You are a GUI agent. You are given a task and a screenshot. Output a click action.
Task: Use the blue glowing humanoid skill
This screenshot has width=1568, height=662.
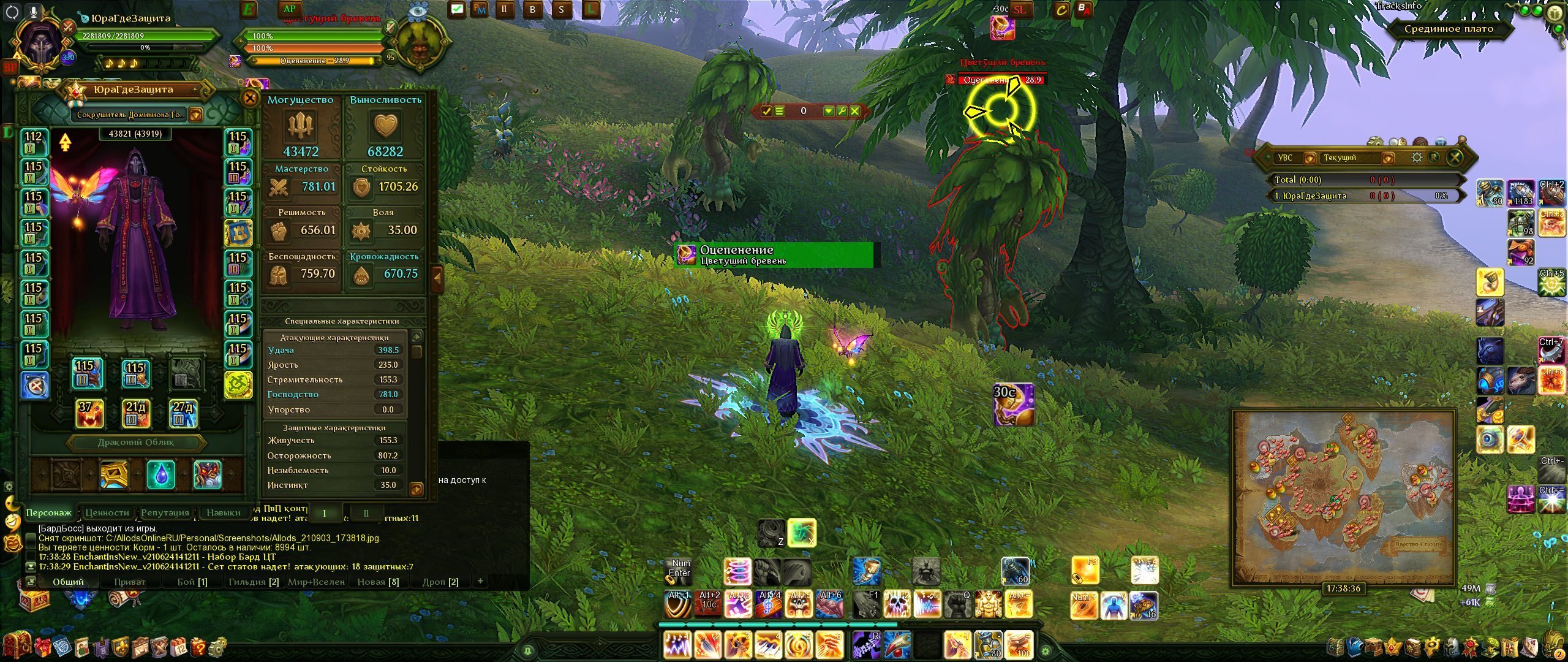pos(1114,606)
